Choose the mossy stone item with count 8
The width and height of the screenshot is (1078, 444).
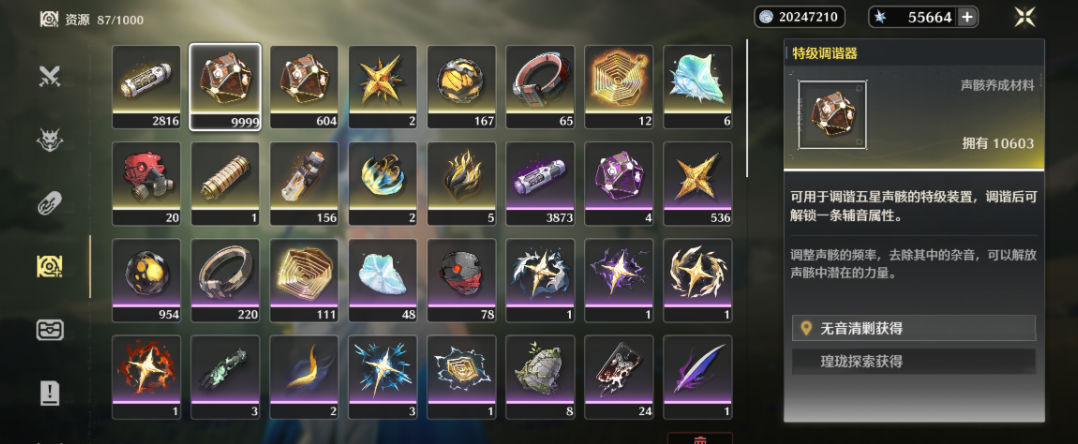tap(540, 371)
